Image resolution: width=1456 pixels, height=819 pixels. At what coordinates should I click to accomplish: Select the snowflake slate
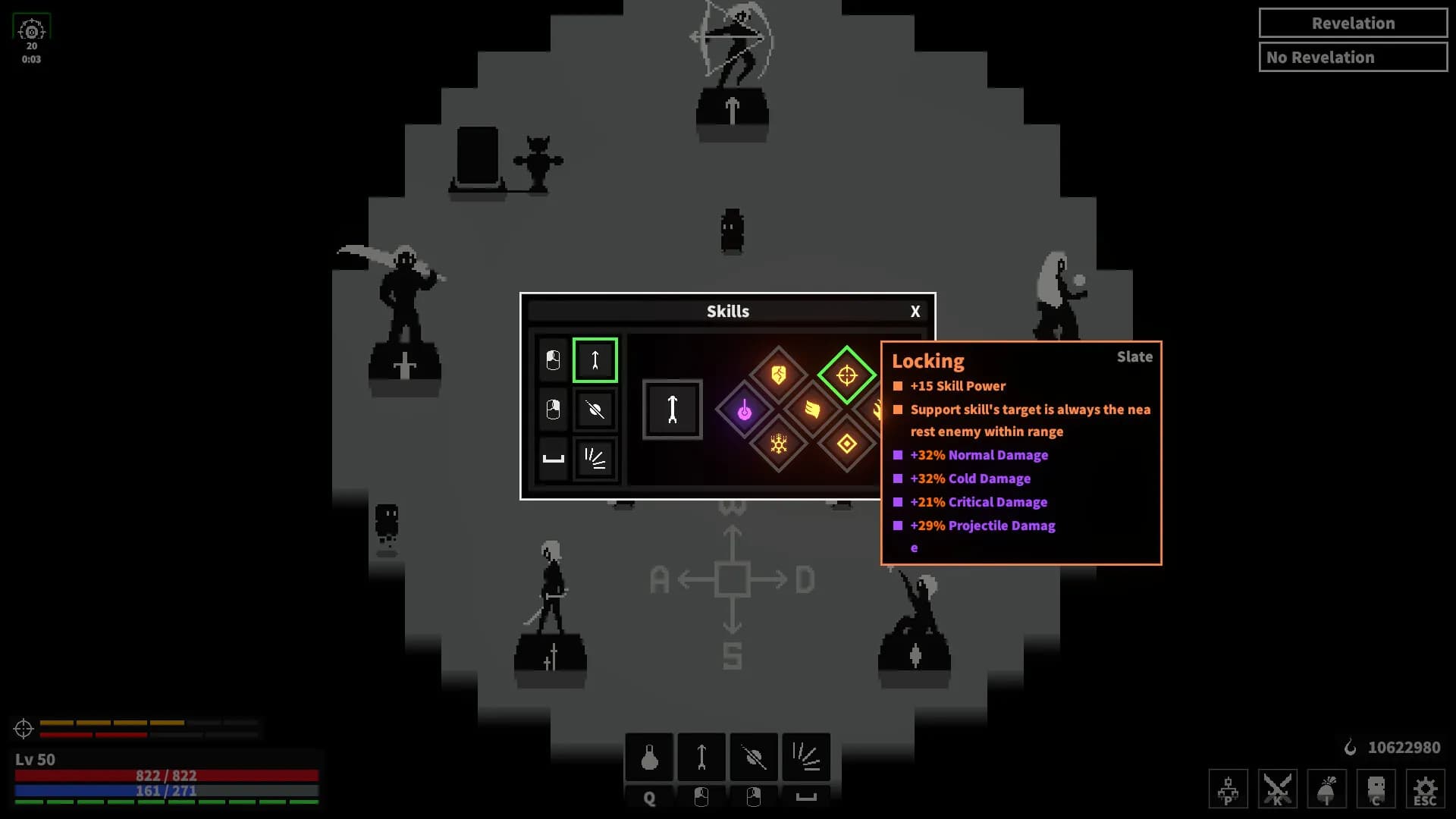pos(778,444)
